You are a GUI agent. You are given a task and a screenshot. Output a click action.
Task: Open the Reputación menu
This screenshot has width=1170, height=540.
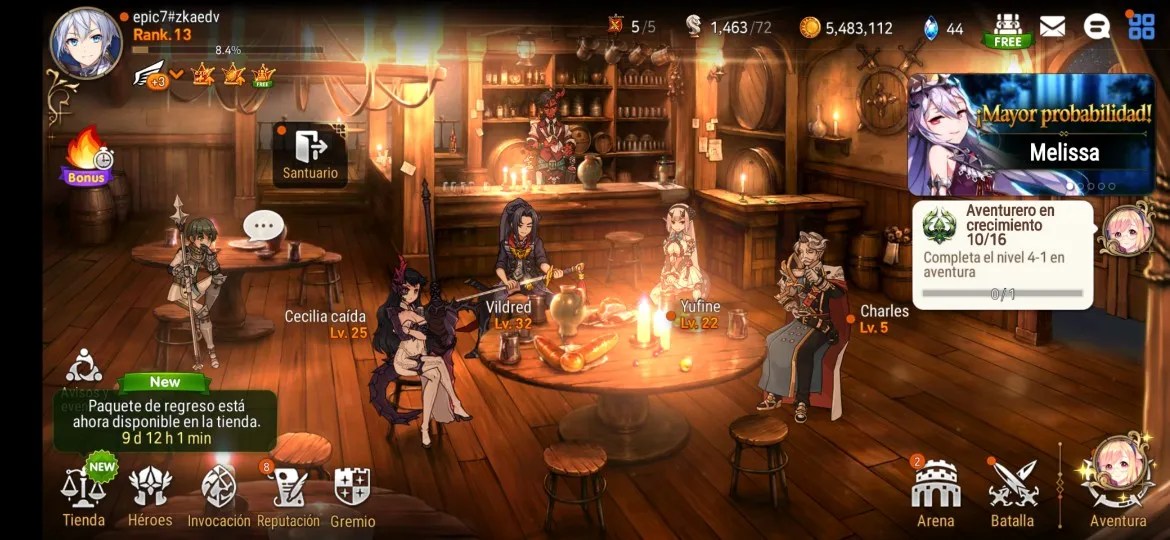288,496
